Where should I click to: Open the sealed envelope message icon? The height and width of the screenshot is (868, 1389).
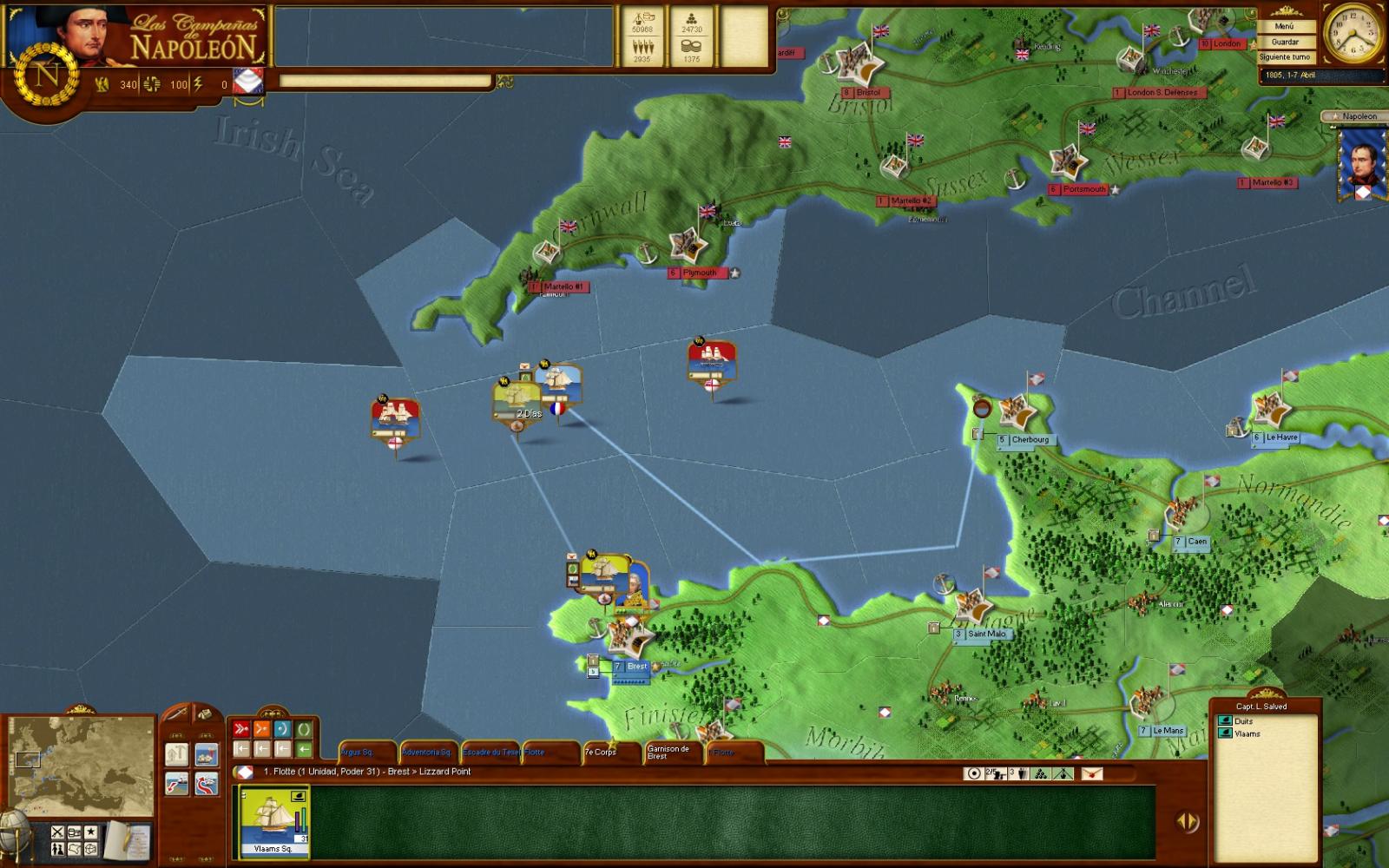coord(1091,773)
